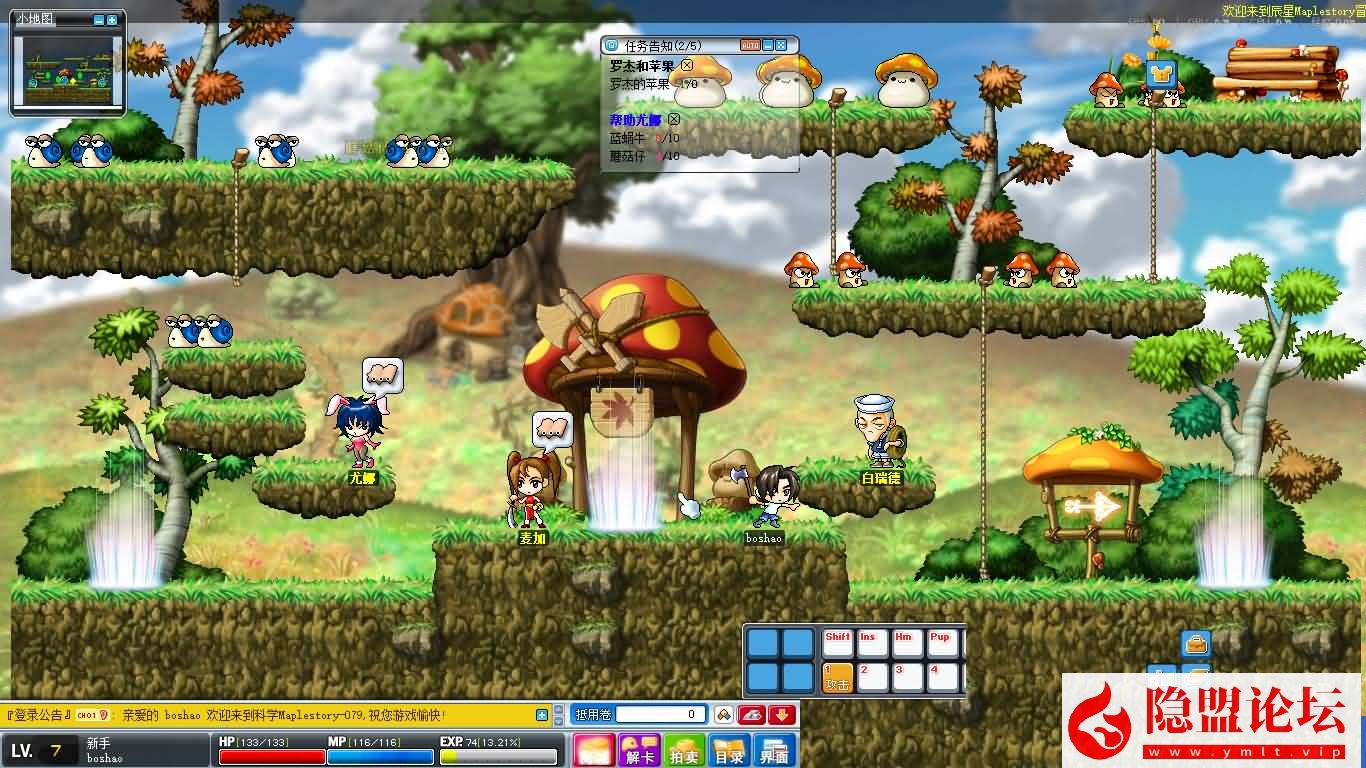The image size is (1366, 768).
Task: Click the Shift quick slot
Action: [837, 643]
